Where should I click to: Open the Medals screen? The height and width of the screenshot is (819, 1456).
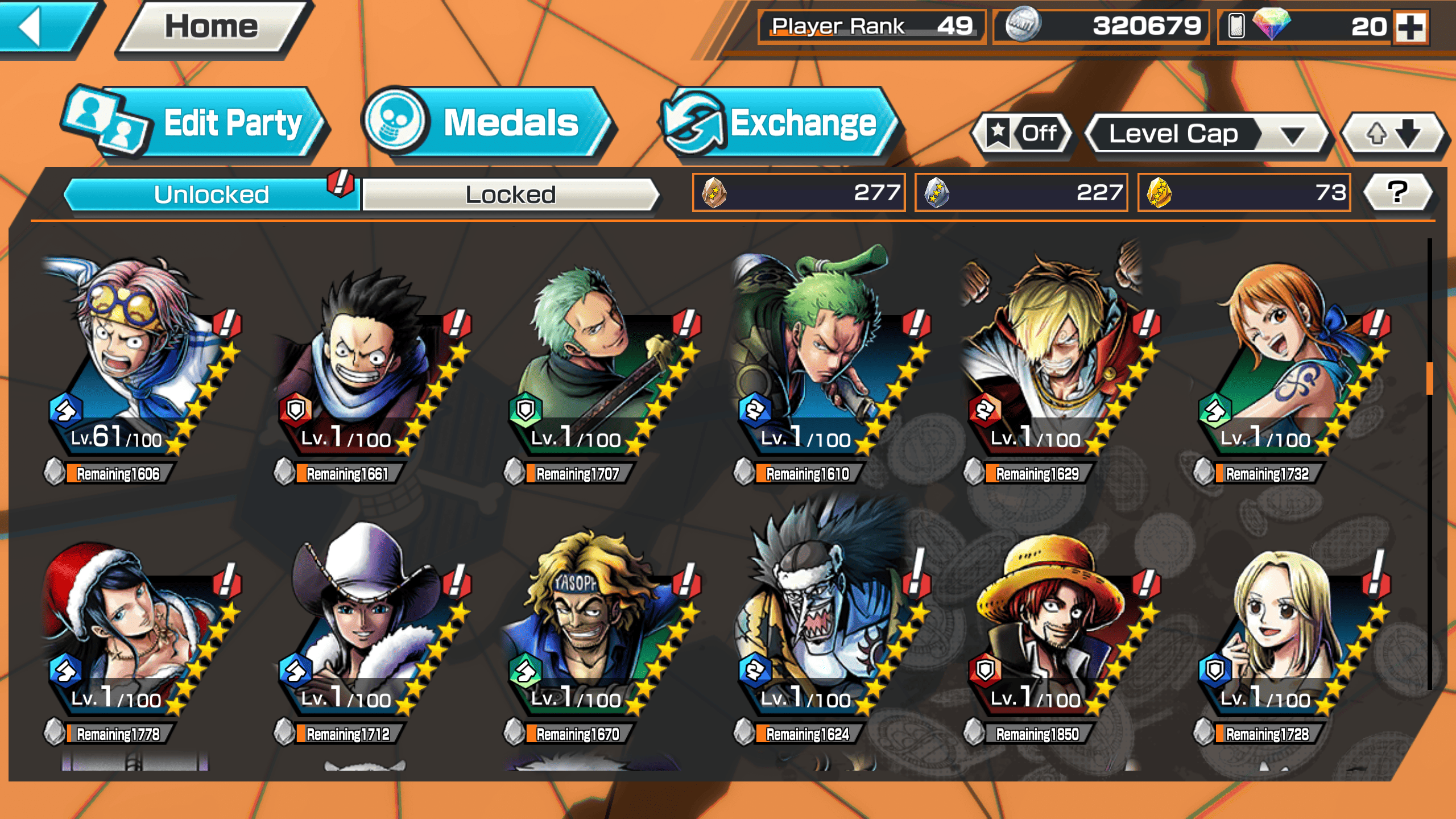pyautogui.click(x=487, y=123)
